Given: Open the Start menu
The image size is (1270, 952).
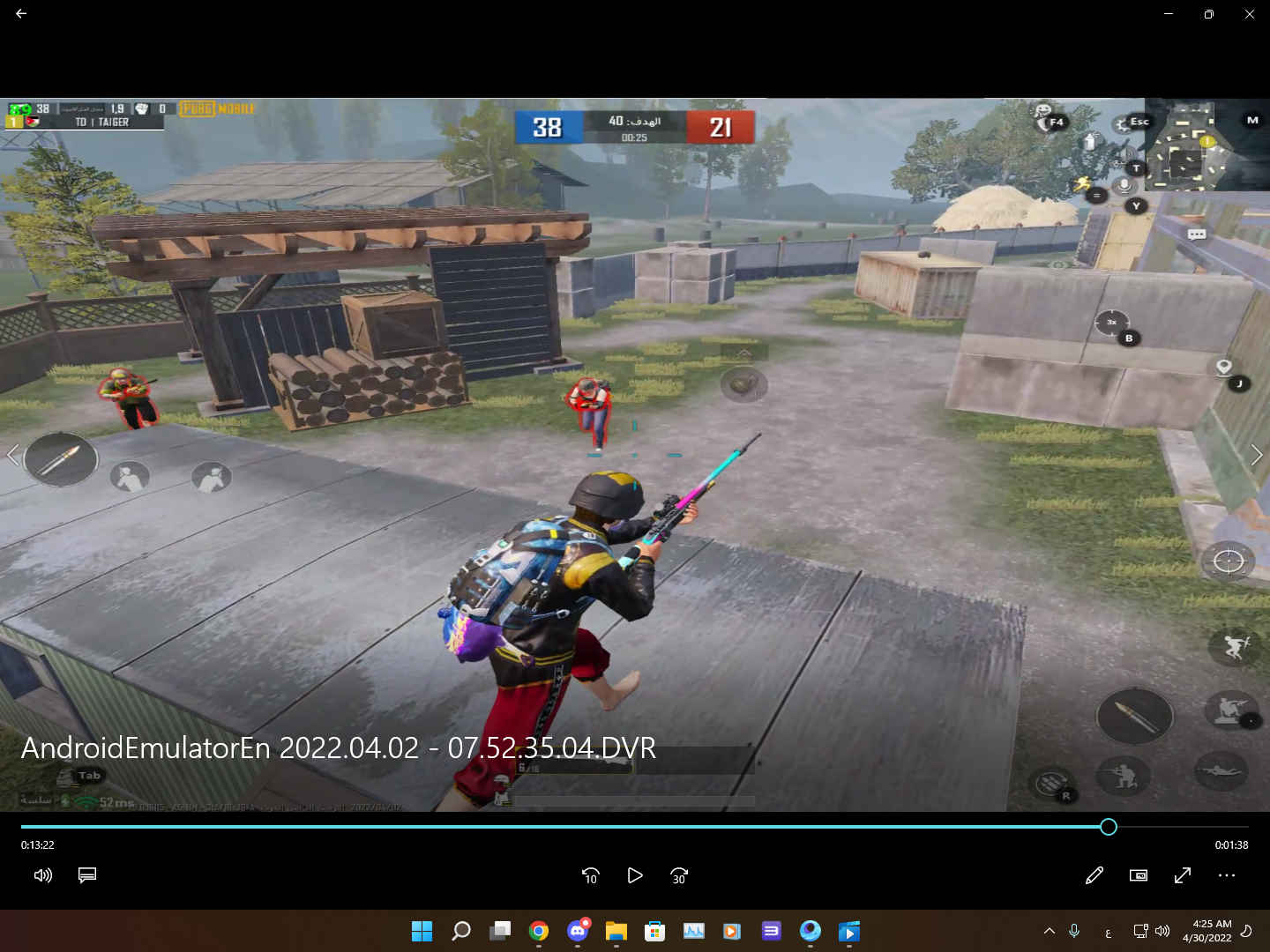Looking at the screenshot, I should [422, 931].
